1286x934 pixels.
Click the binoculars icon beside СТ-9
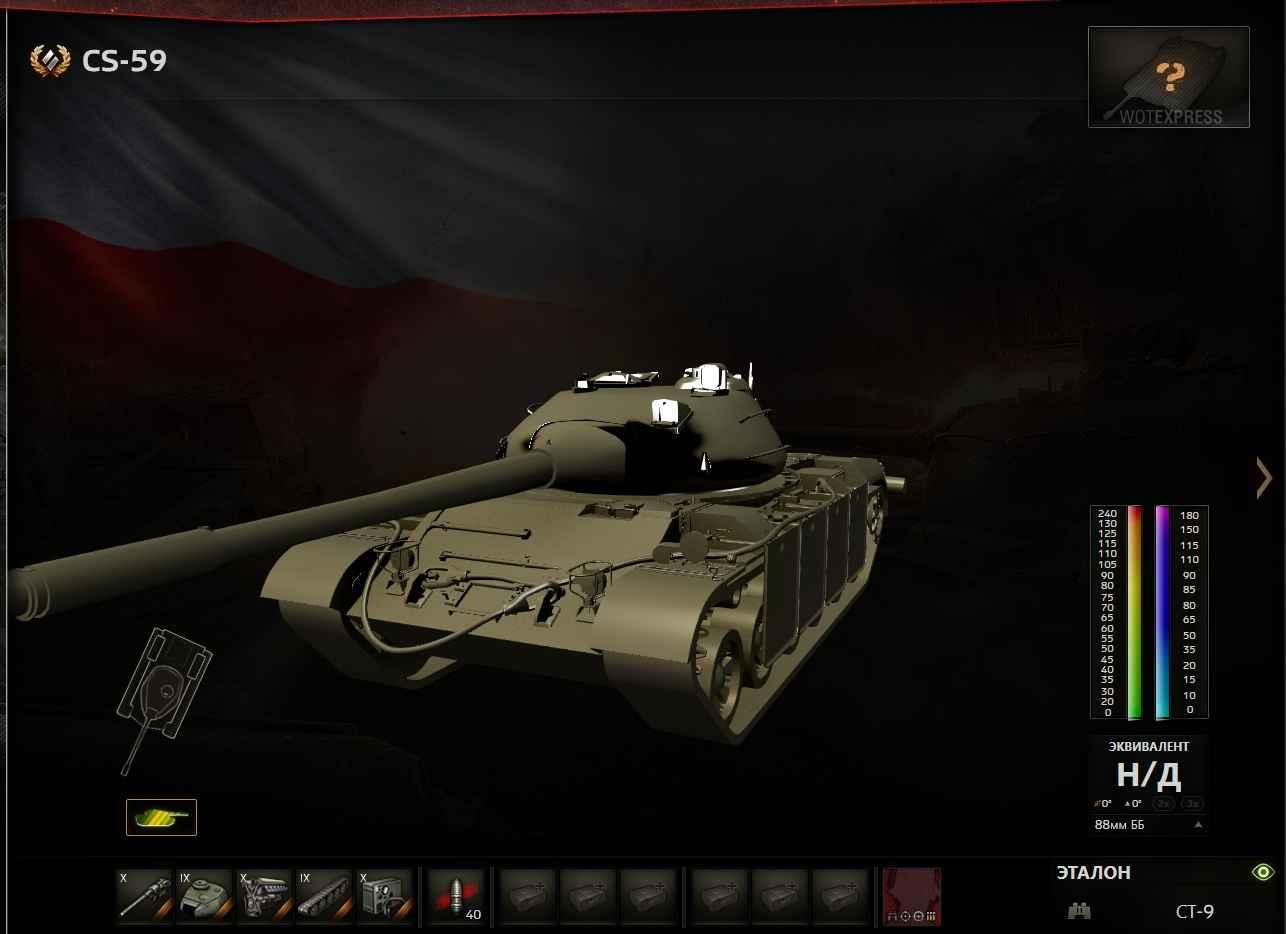[1079, 911]
